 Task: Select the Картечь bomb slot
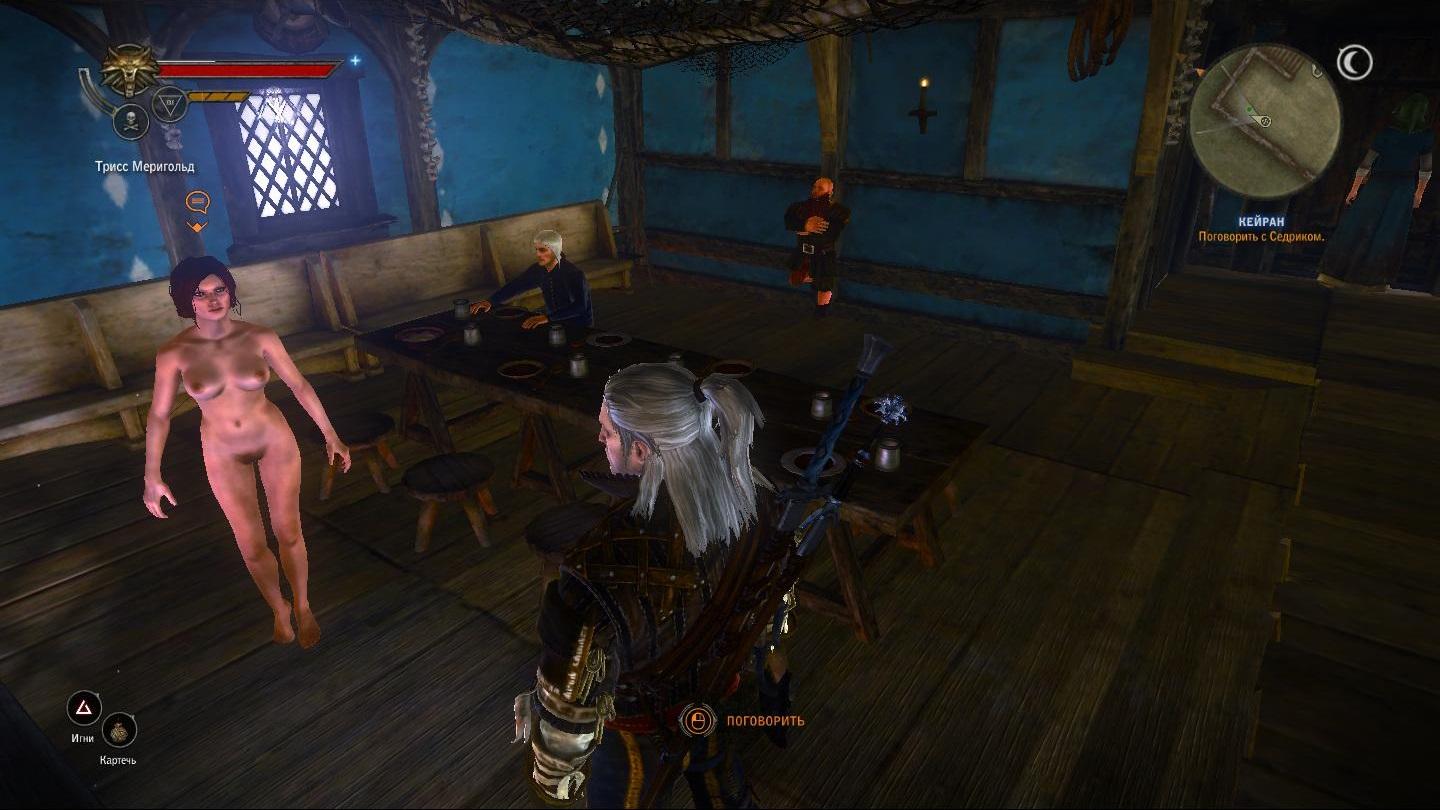pyautogui.click(x=119, y=731)
